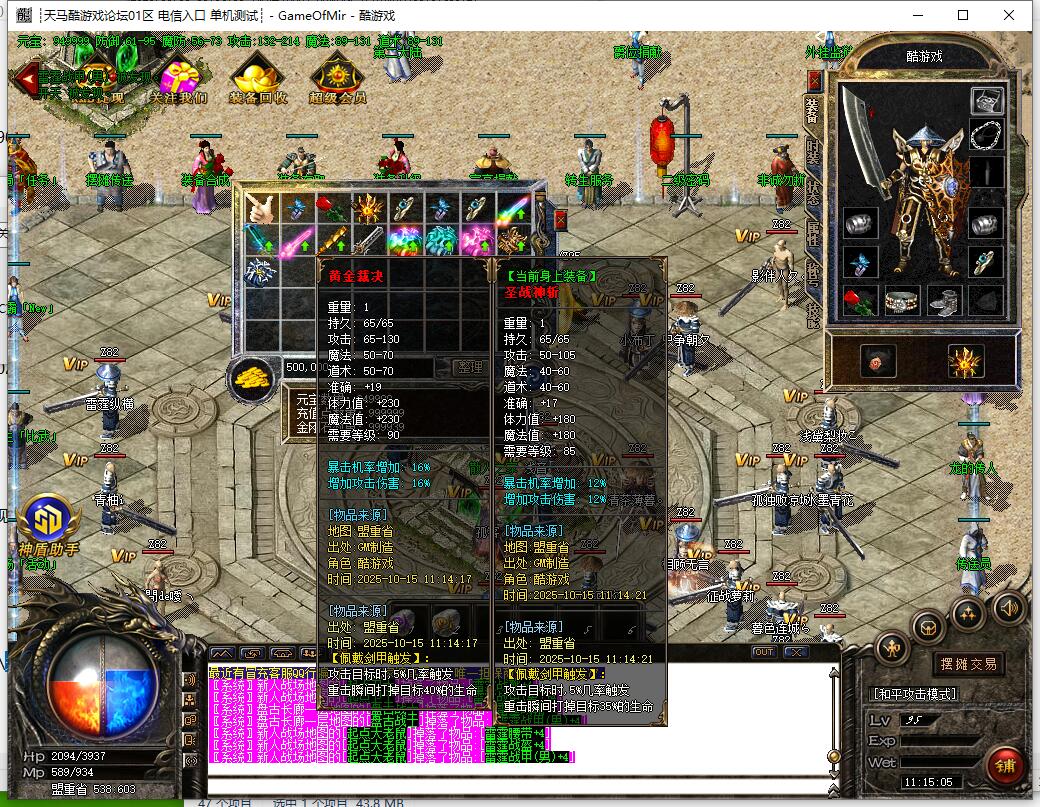Screen dimensions: 1040x807
Task: Click the gold coin pile in bag
Action: pyautogui.click(x=253, y=377)
